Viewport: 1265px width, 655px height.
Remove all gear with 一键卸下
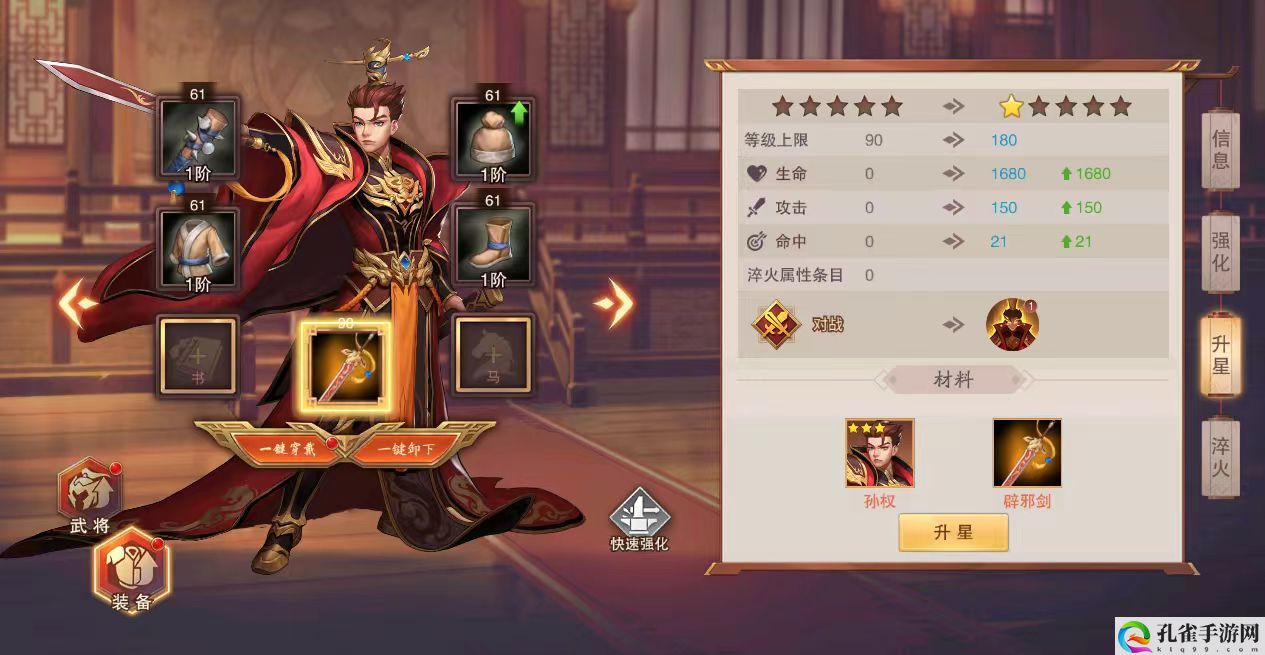tap(405, 449)
